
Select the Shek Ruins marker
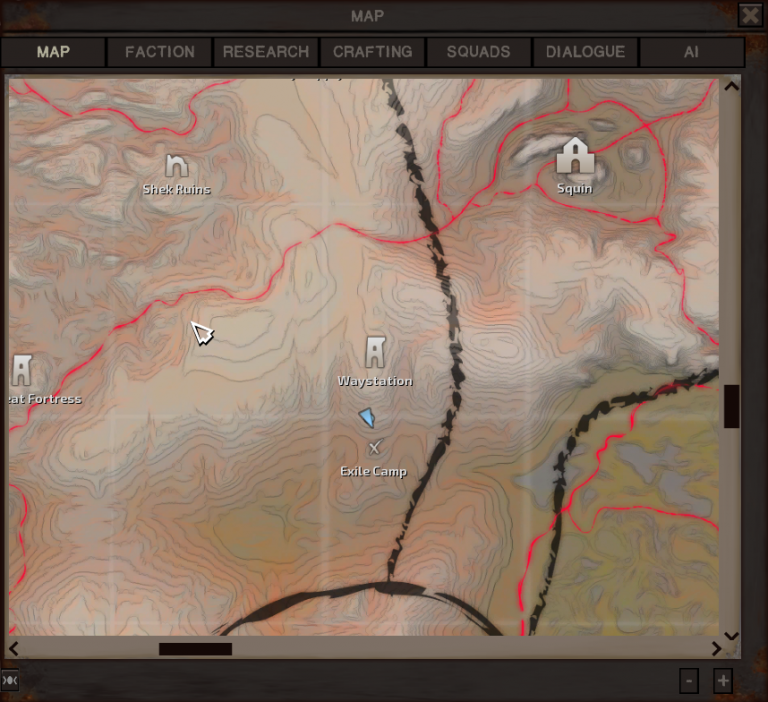click(x=176, y=166)
